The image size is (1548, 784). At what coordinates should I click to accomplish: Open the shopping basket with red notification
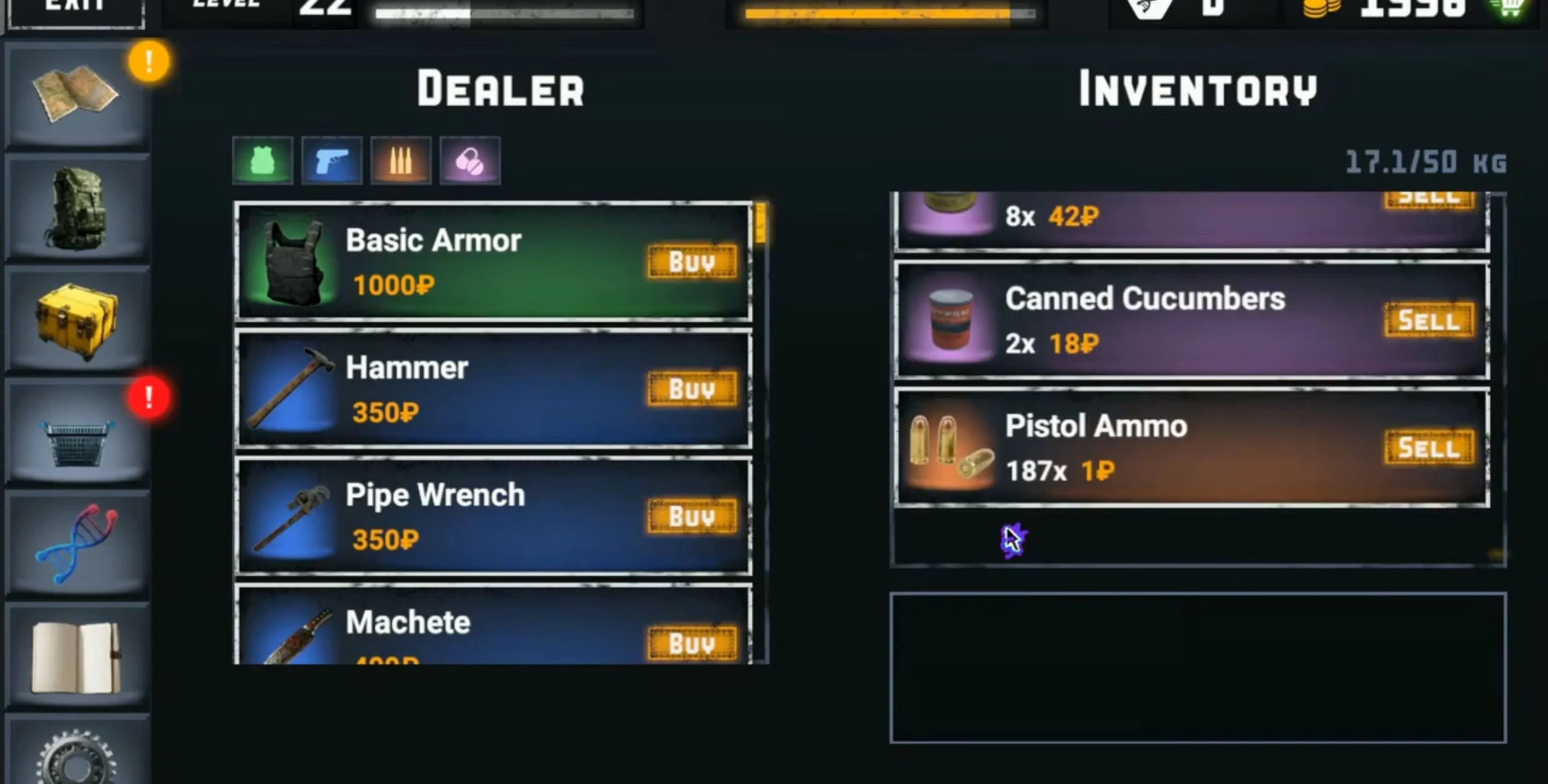[77, 441]
